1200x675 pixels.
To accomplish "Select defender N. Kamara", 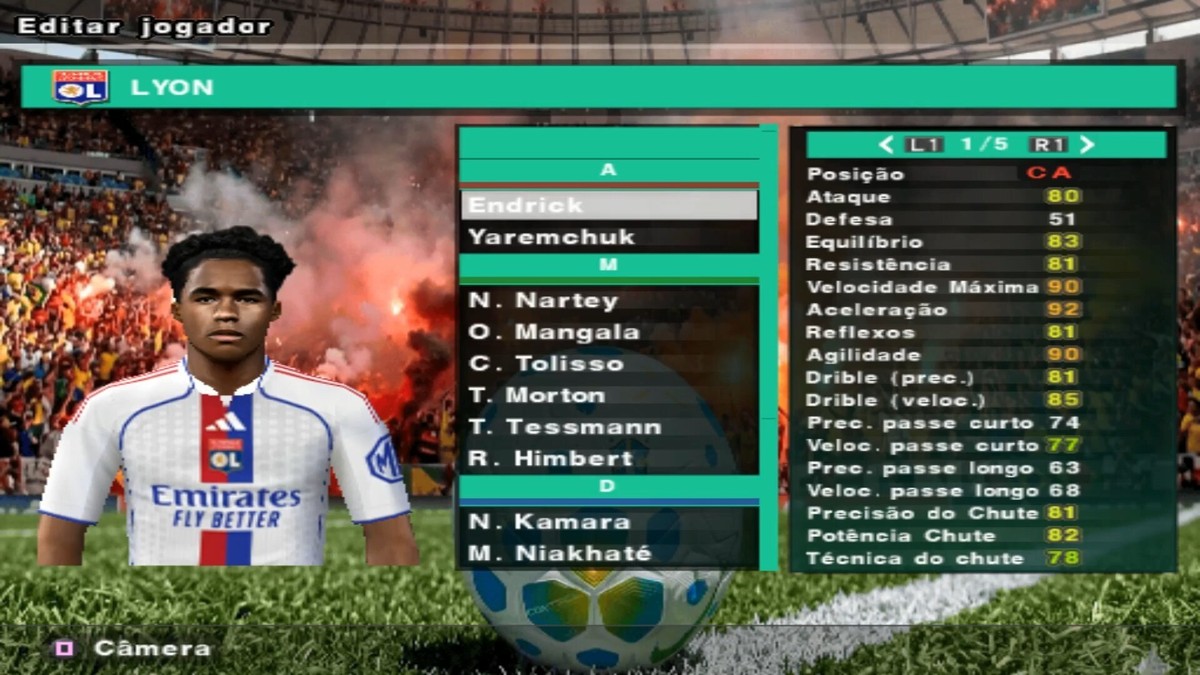I will 608,521.
